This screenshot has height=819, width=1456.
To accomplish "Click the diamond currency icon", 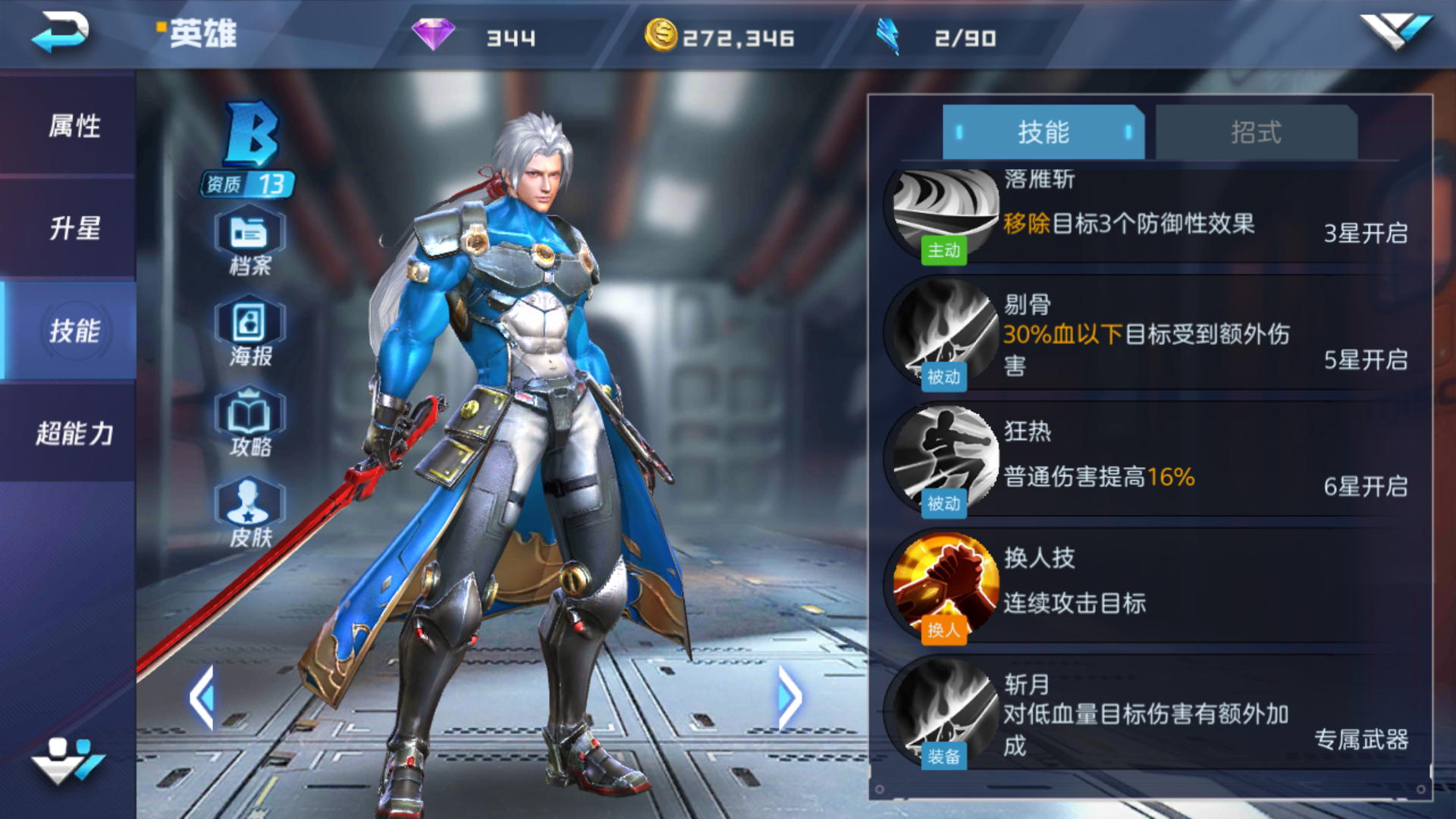I will 432,34.
